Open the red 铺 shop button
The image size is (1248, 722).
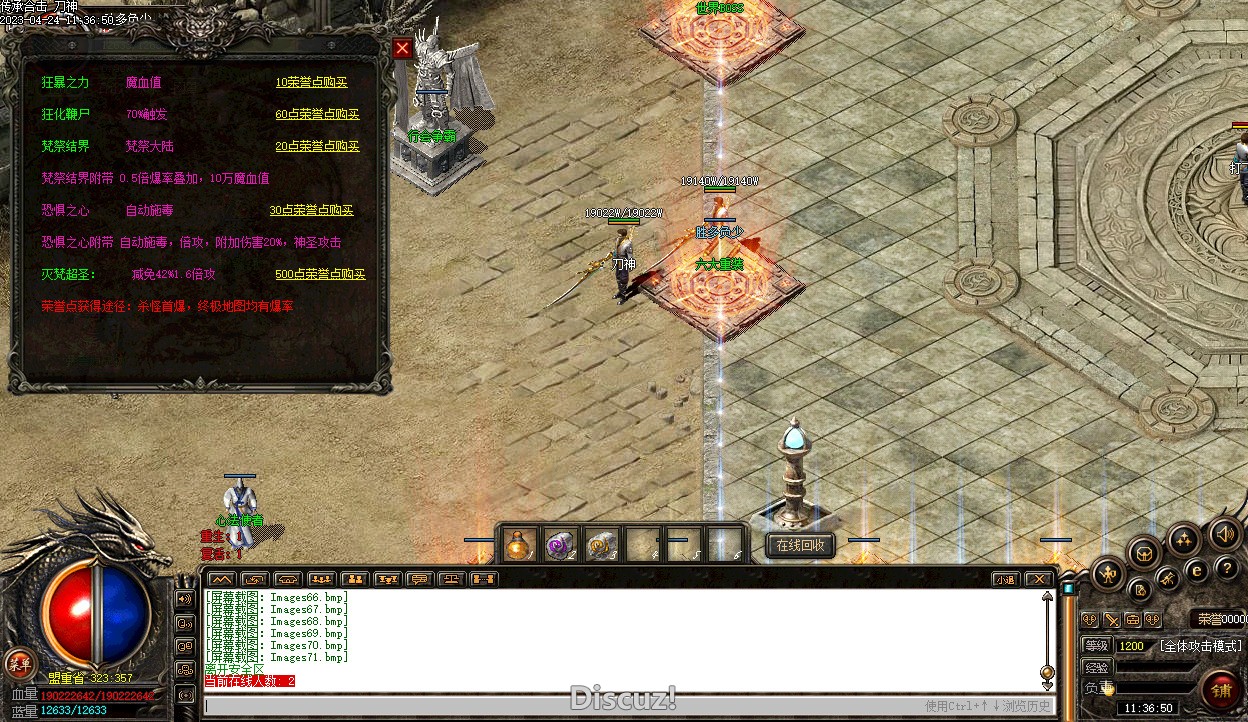pos(1222,690)
